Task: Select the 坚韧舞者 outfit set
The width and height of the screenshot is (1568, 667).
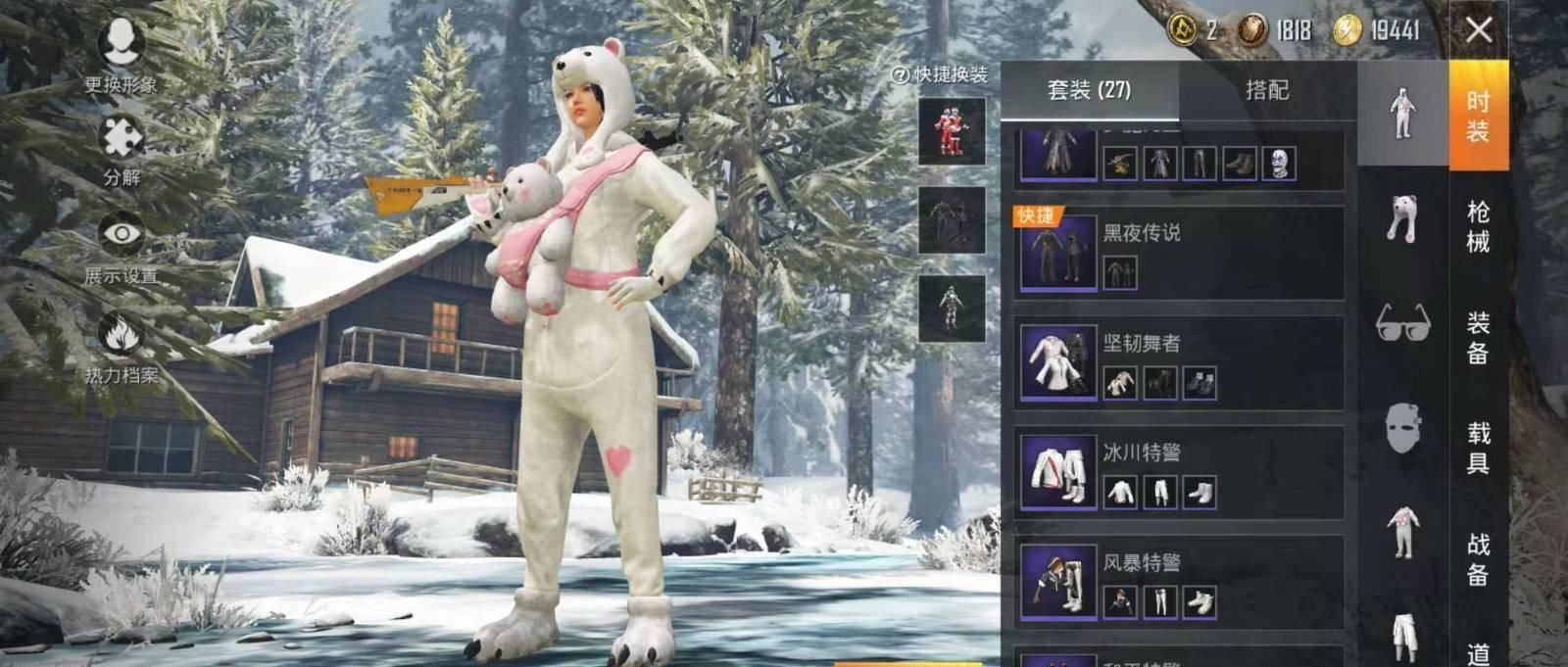Action: point(1180,362)
